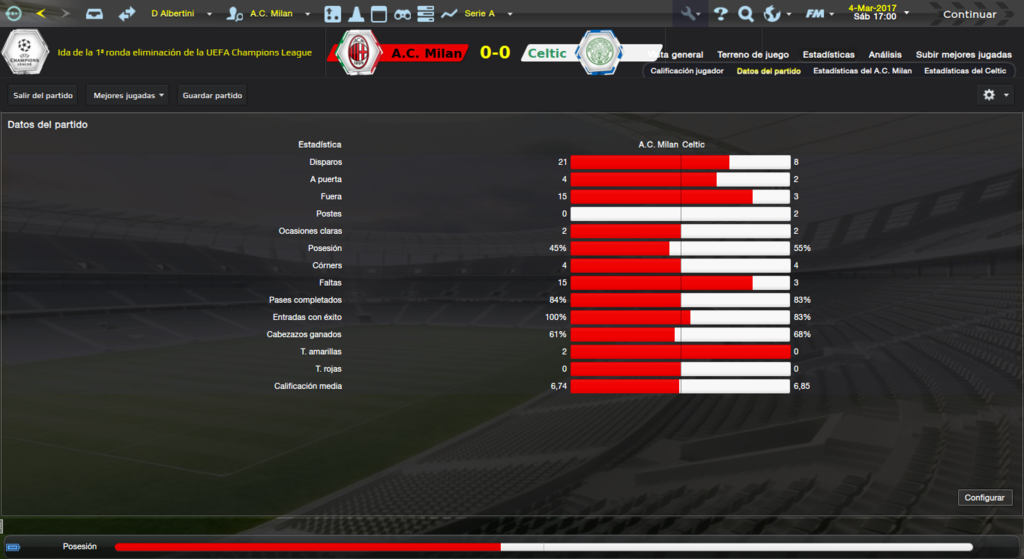Open the Estadísticas tab

[x=829, y=54]
